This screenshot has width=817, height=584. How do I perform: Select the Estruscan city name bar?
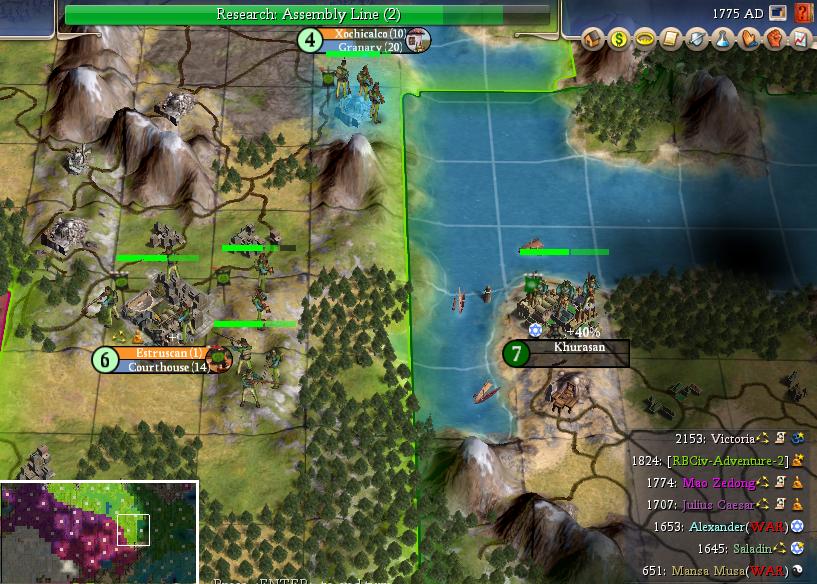(x=169, y=353)
